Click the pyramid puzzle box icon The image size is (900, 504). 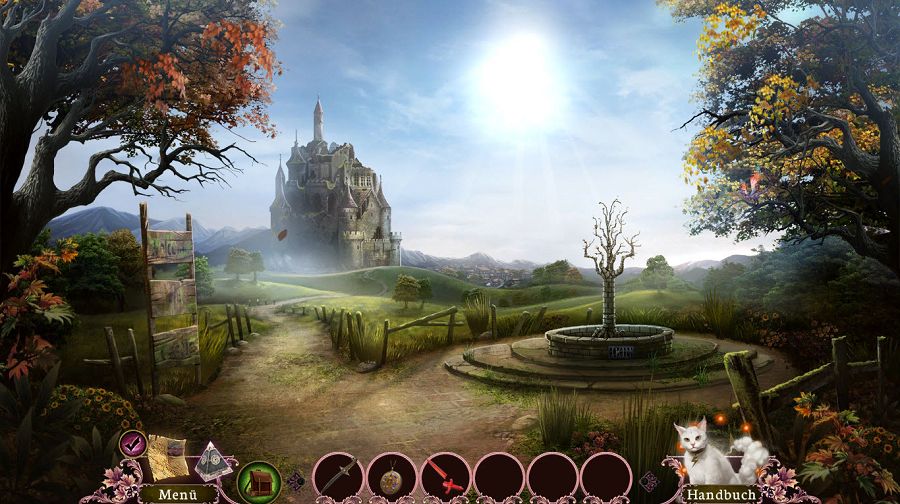pos(211,461)
